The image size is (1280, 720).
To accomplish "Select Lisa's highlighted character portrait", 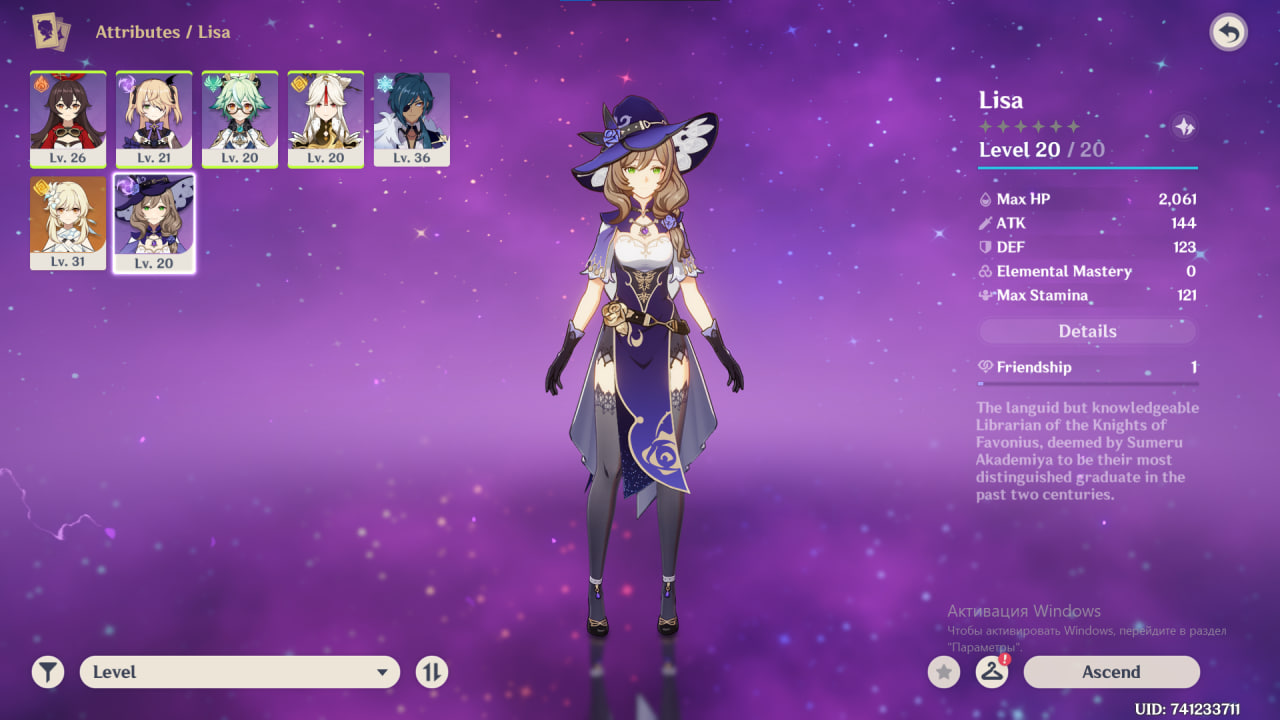I will [154, 223].
